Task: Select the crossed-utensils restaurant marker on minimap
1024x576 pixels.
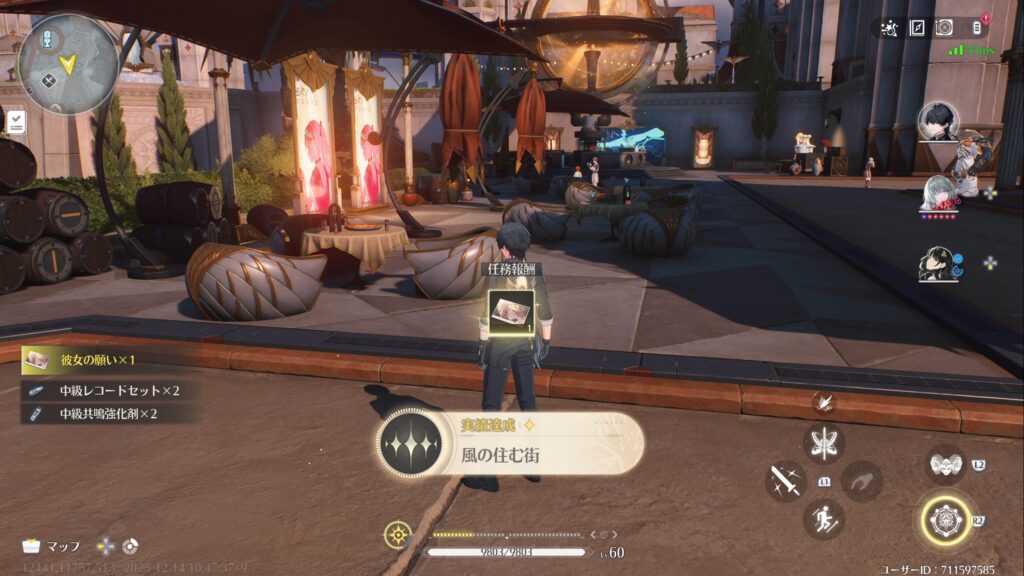Action: tap(47, 82)
